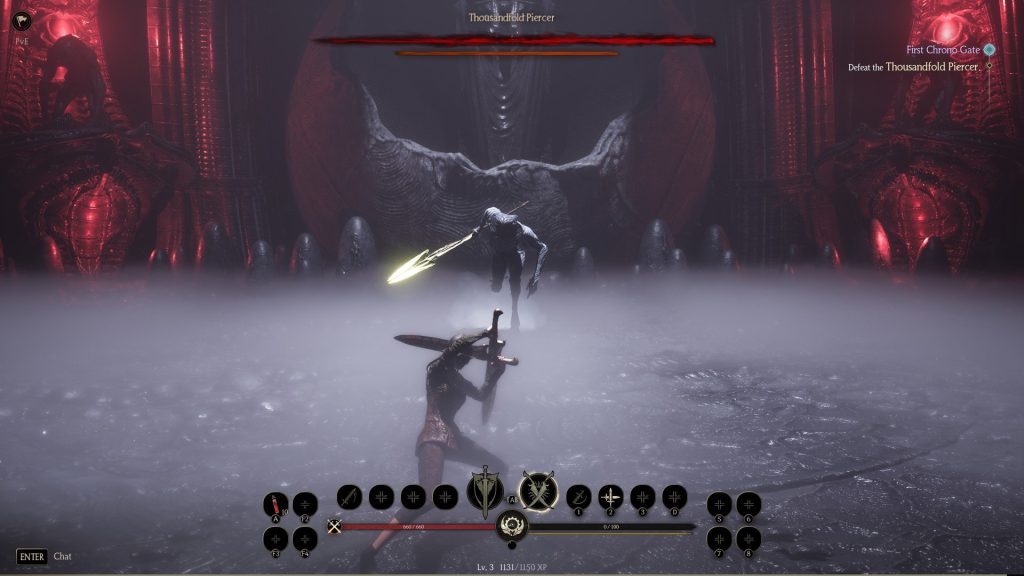Open the chat box
Image resolution: width=1024 pixels, height=576 pixels.
pos(45,556)
